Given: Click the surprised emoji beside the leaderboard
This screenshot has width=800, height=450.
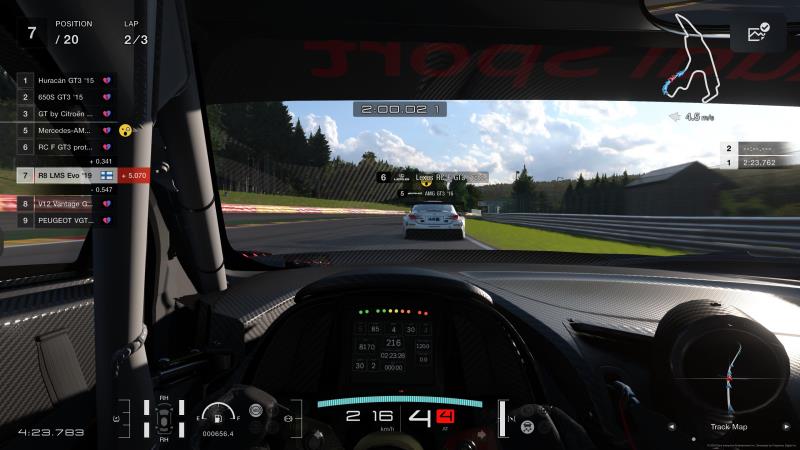Looking at the screenshot, I should coord(125,130).
